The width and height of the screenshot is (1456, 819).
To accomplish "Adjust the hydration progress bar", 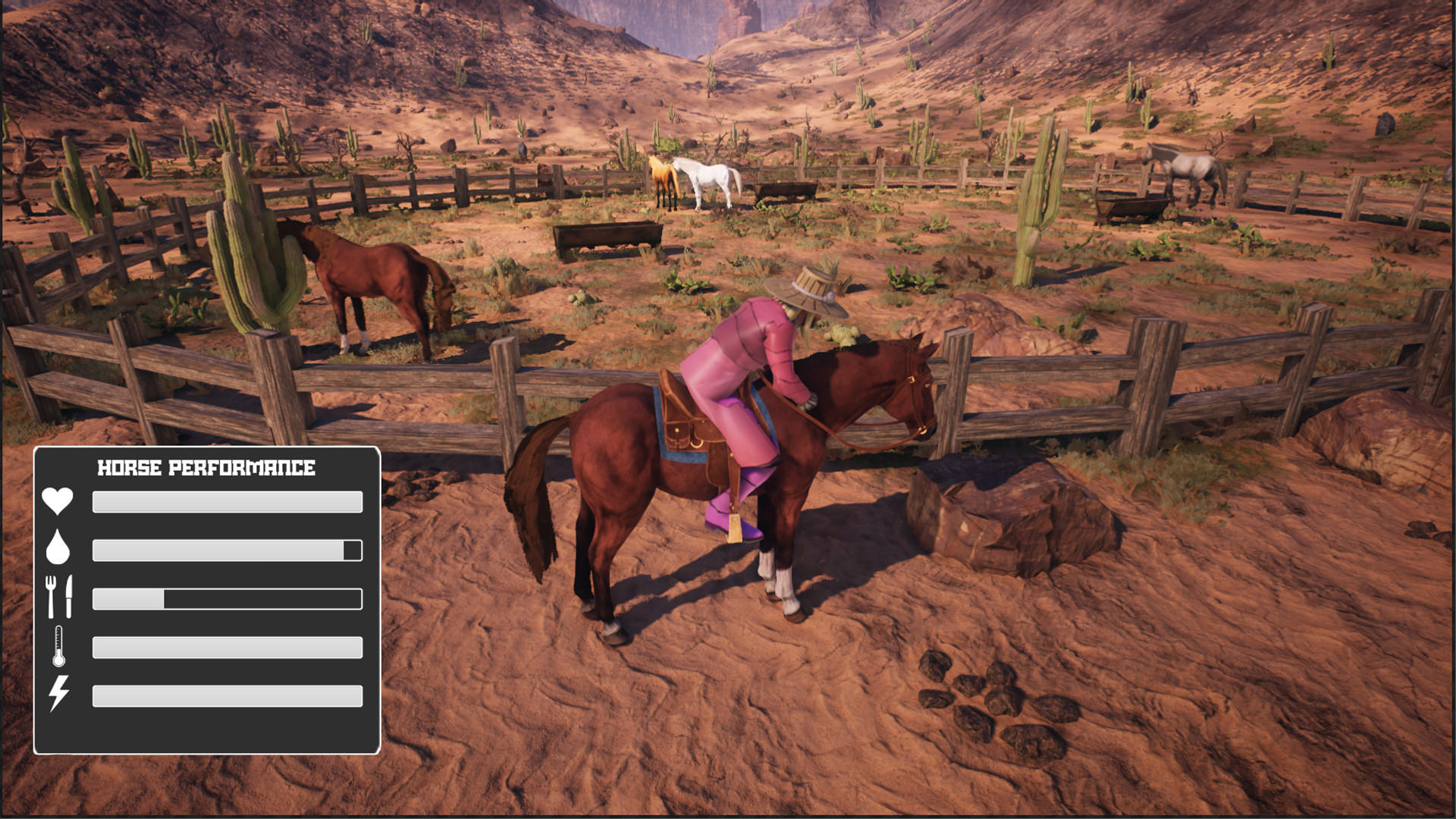I will pyautogui.click(x=226, y=551).
